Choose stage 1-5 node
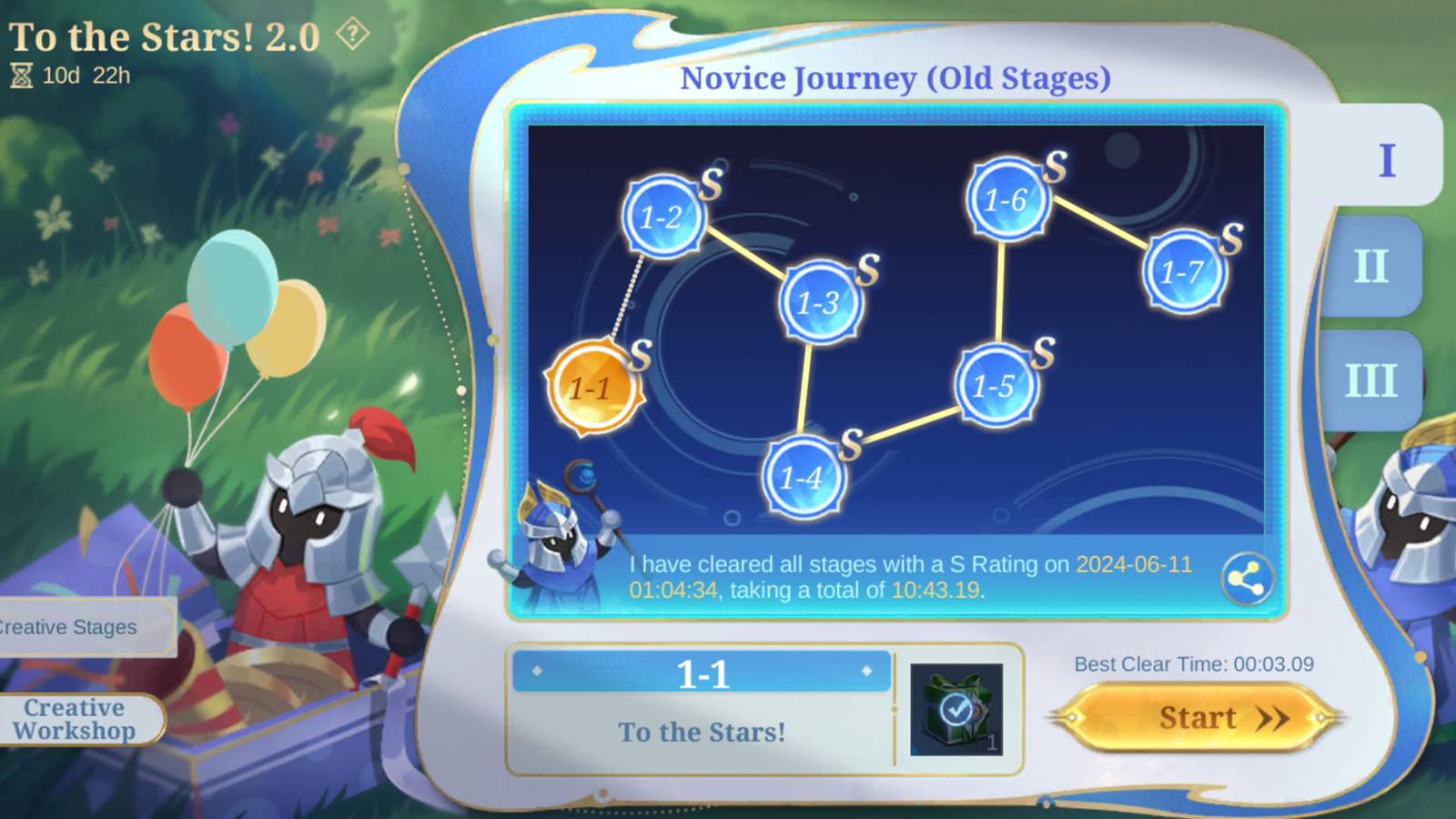This screenshot has width=1456, height=819. click(995, 386)
